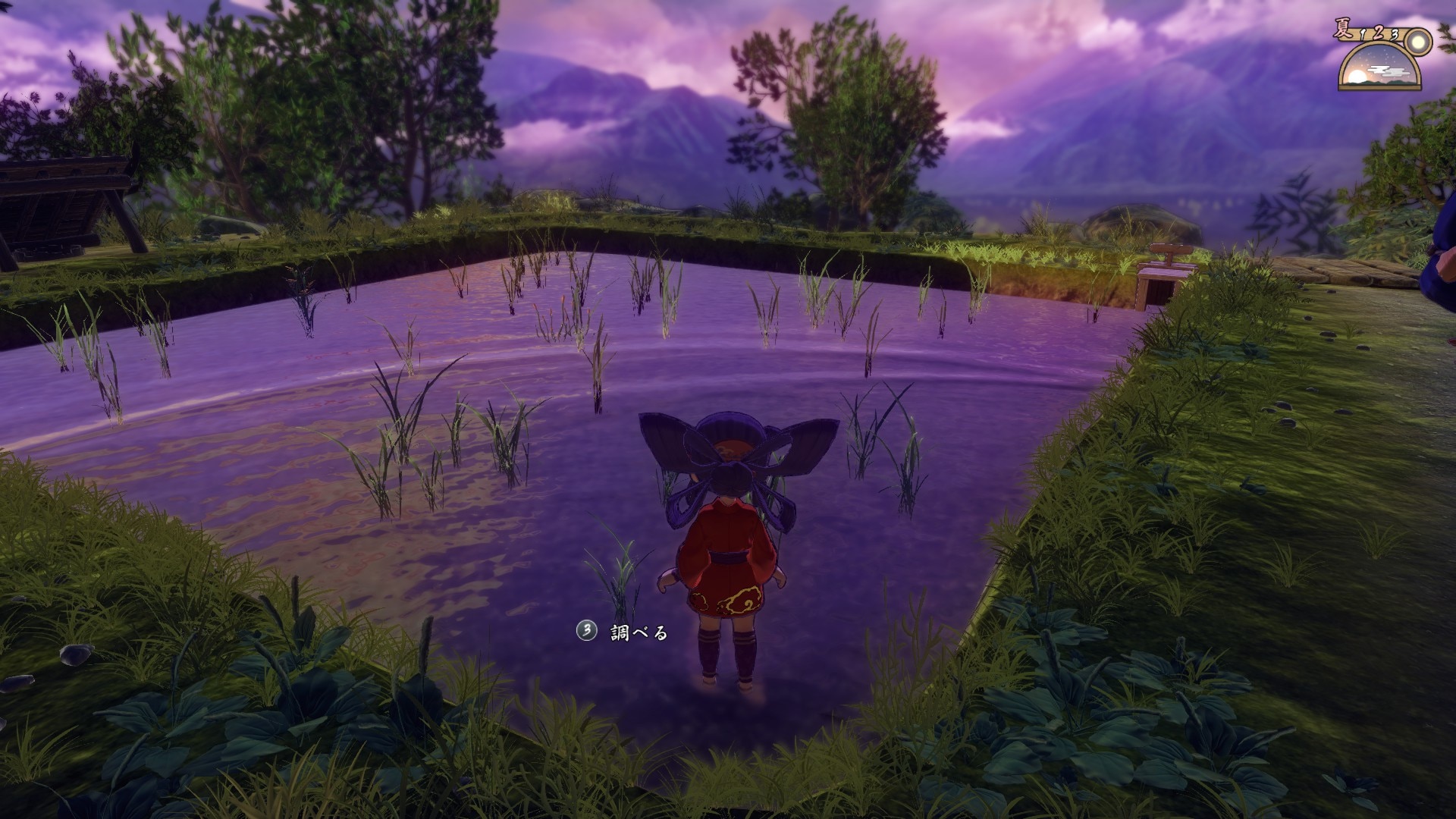Click the cloud illustration in the time gauge

pyautogui.click(x=1386, y=71)
